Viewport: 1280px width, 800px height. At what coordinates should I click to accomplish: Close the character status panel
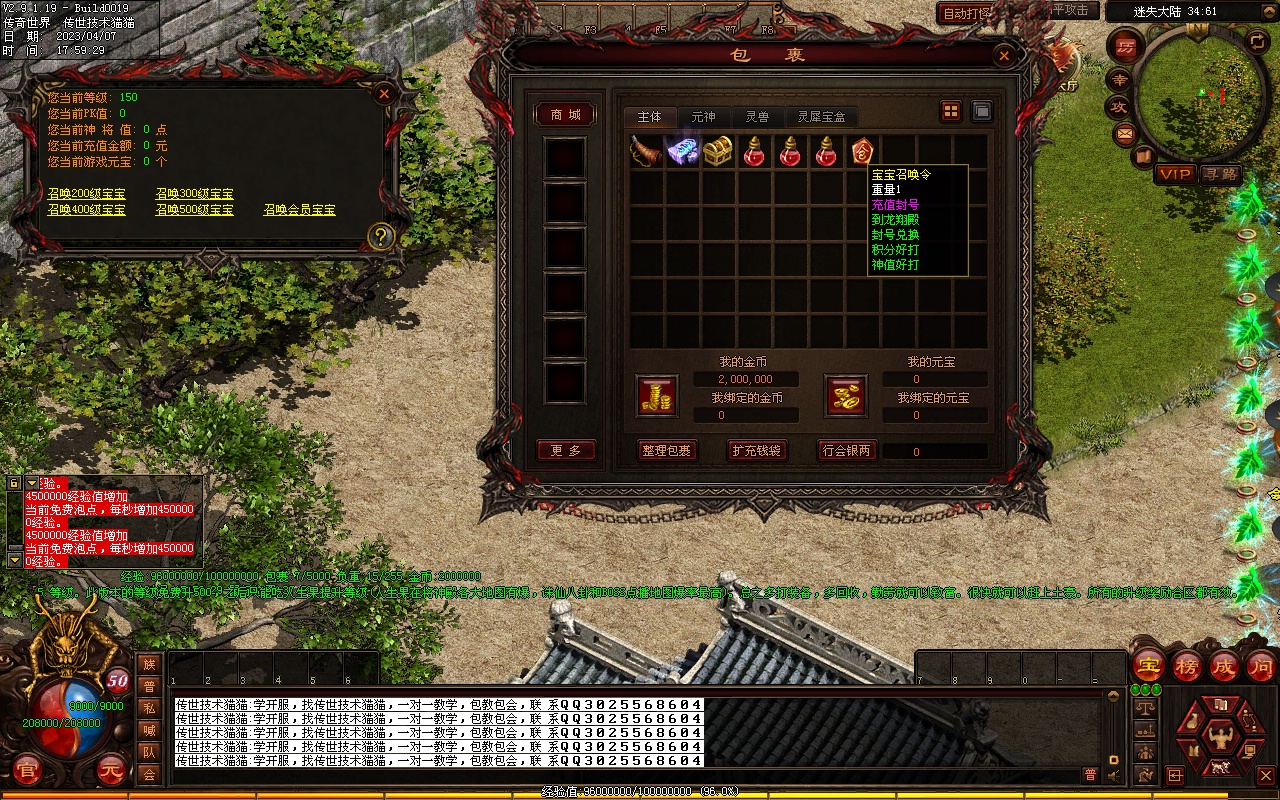(x=384, y=94)
